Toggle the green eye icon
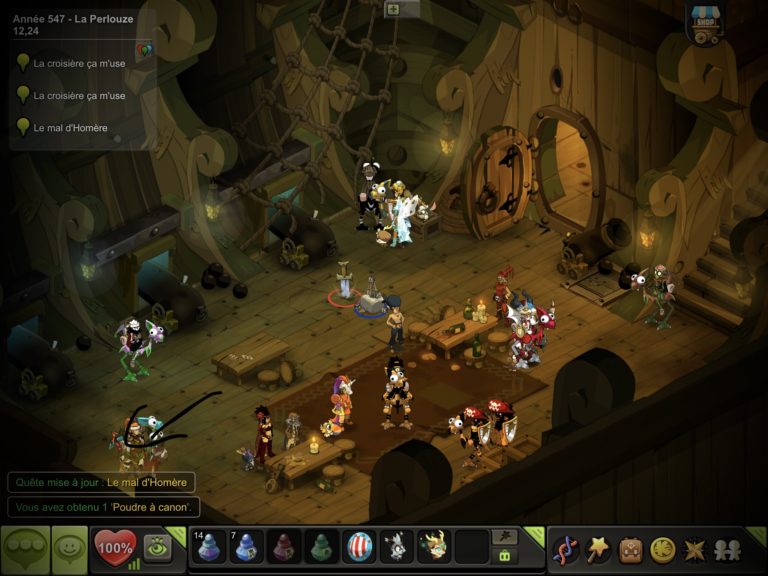 (157, 547)
